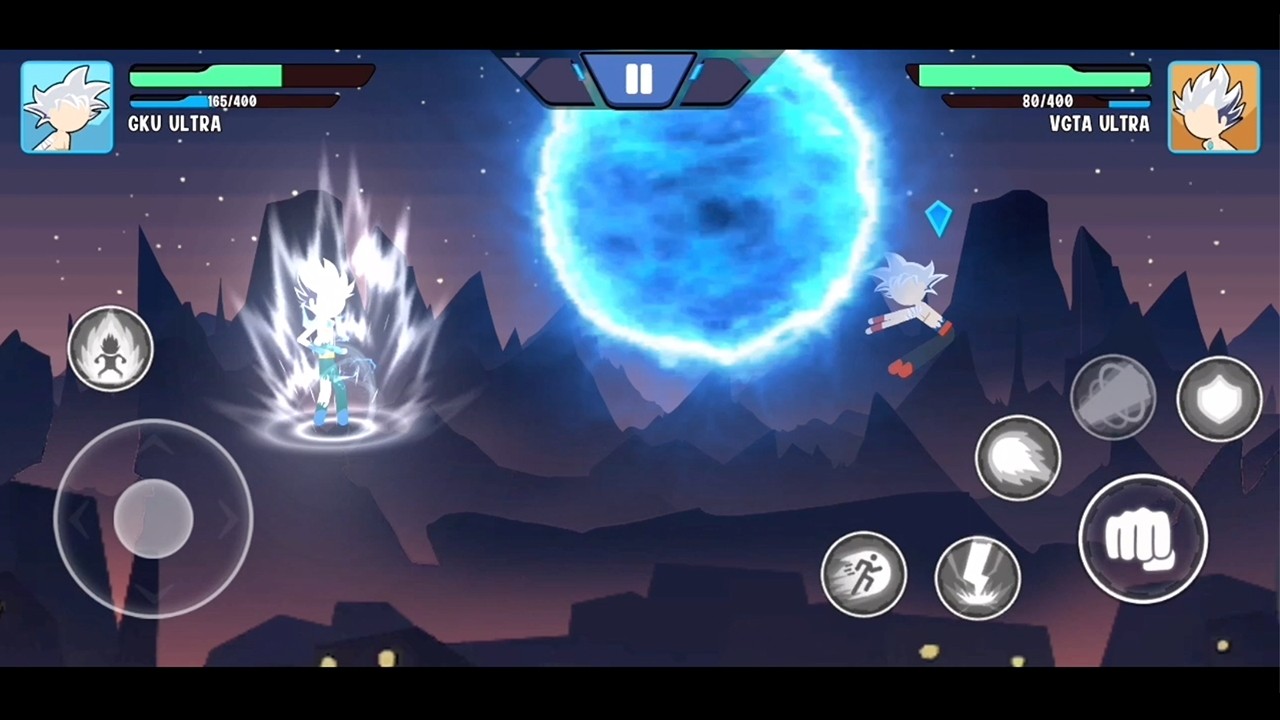1280x720 pixels.
Task: Trigger the dash sprint skill
Action: coord(864,573)
